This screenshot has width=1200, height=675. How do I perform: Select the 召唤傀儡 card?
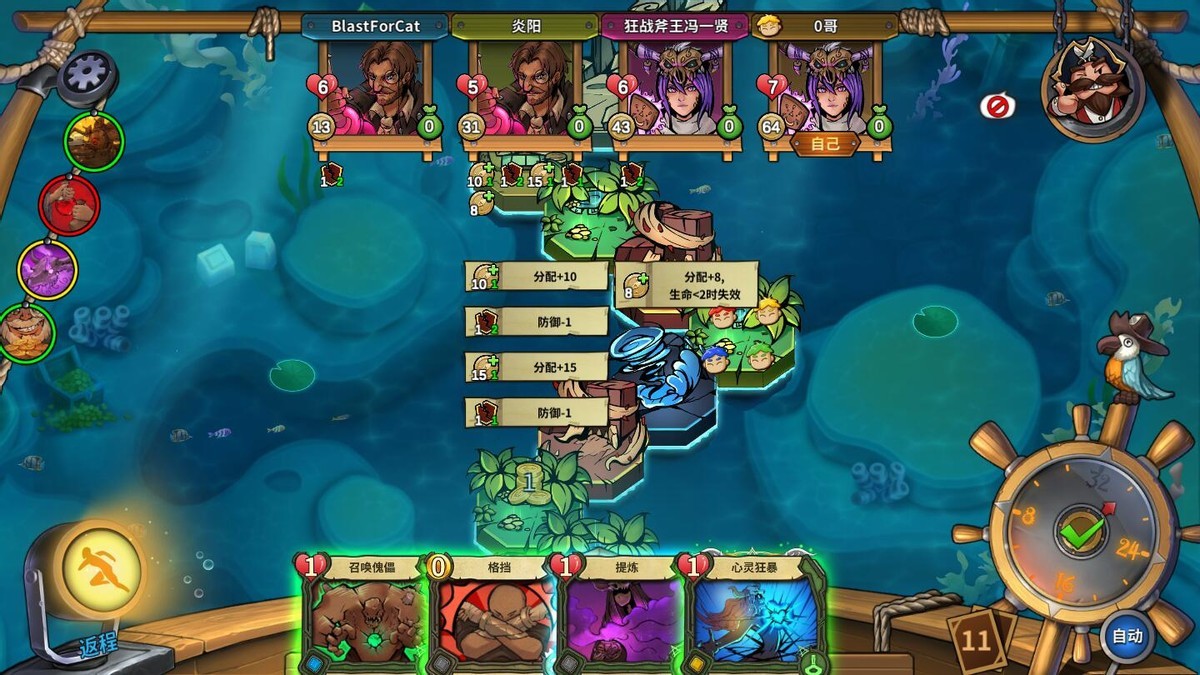point(365,612)
